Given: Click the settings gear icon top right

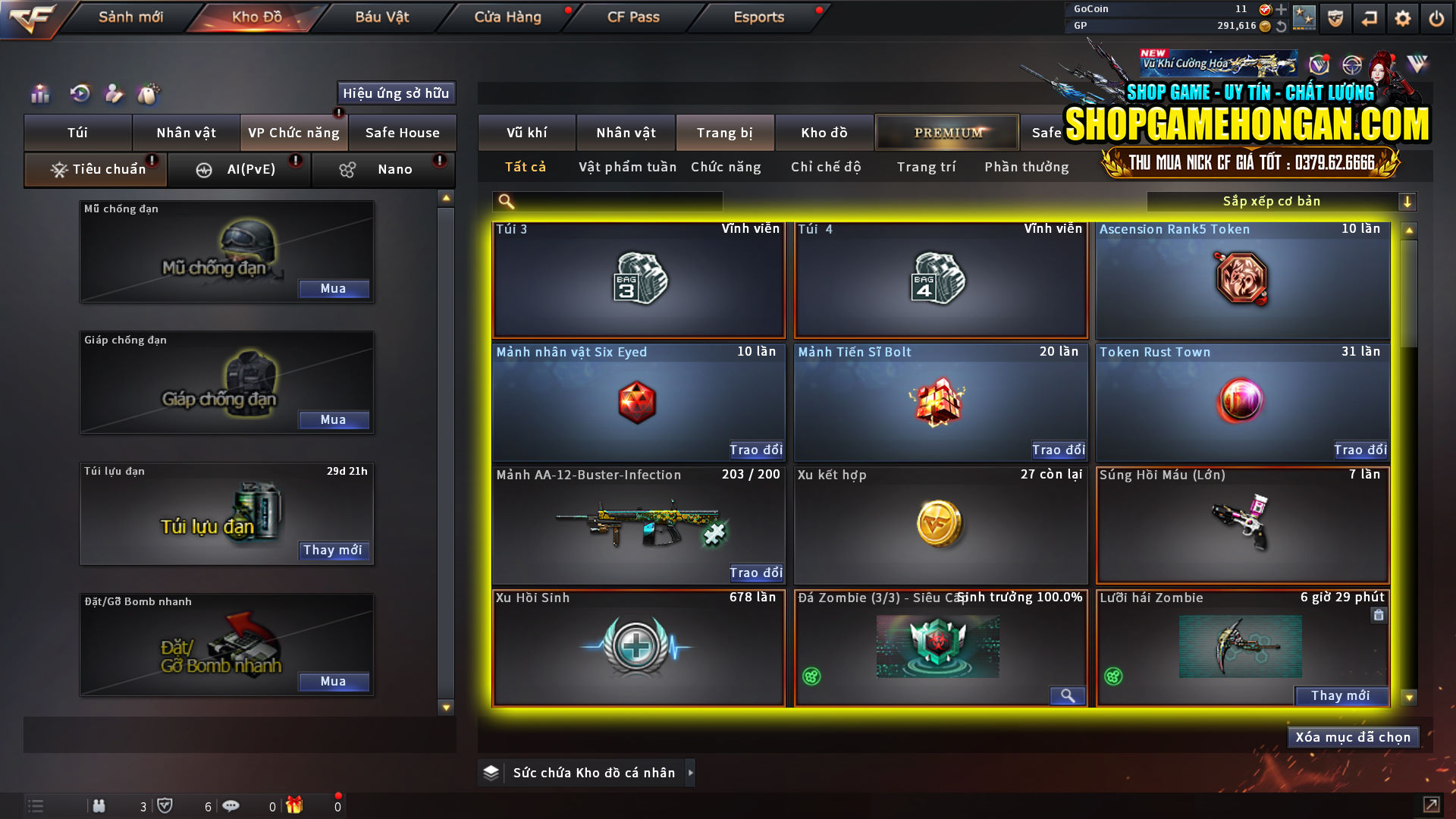Looking at the screenshot, I should [1402, 17].
